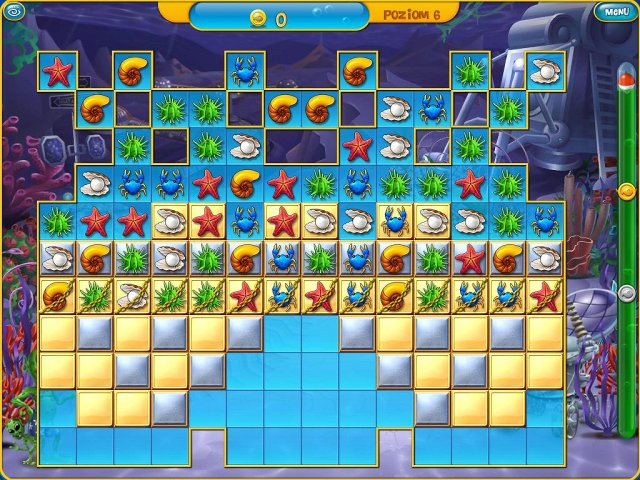The width and height of the screenshot is (640, 480).
Task: Select the pearl clam in the top row
Action: click(545, 71)
